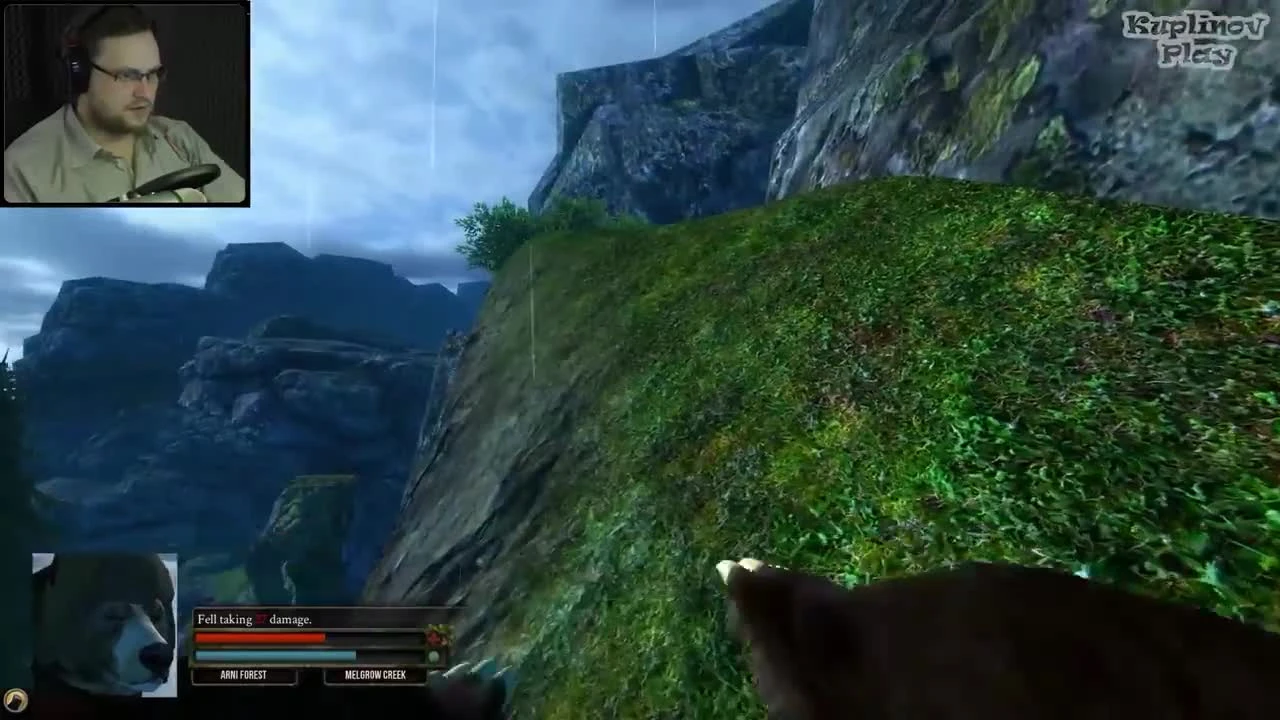Select the damage number in the log message

point(260,619)
